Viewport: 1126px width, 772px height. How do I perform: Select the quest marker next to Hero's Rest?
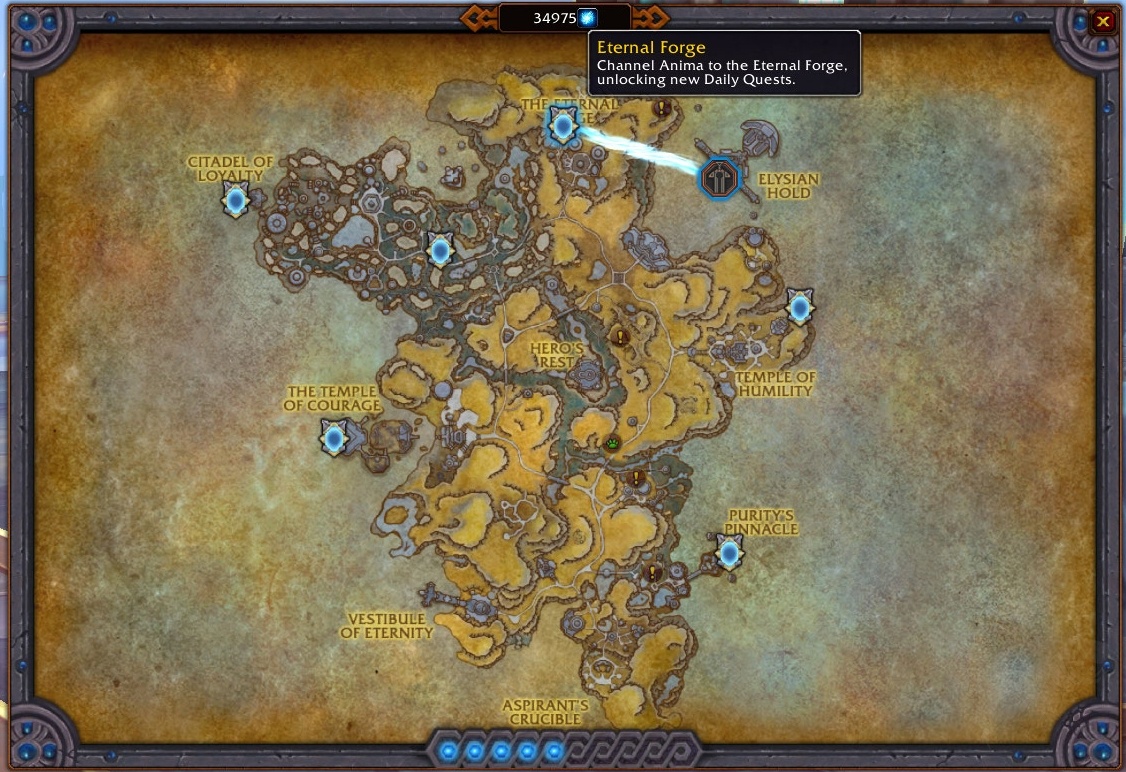click(620, 338)
